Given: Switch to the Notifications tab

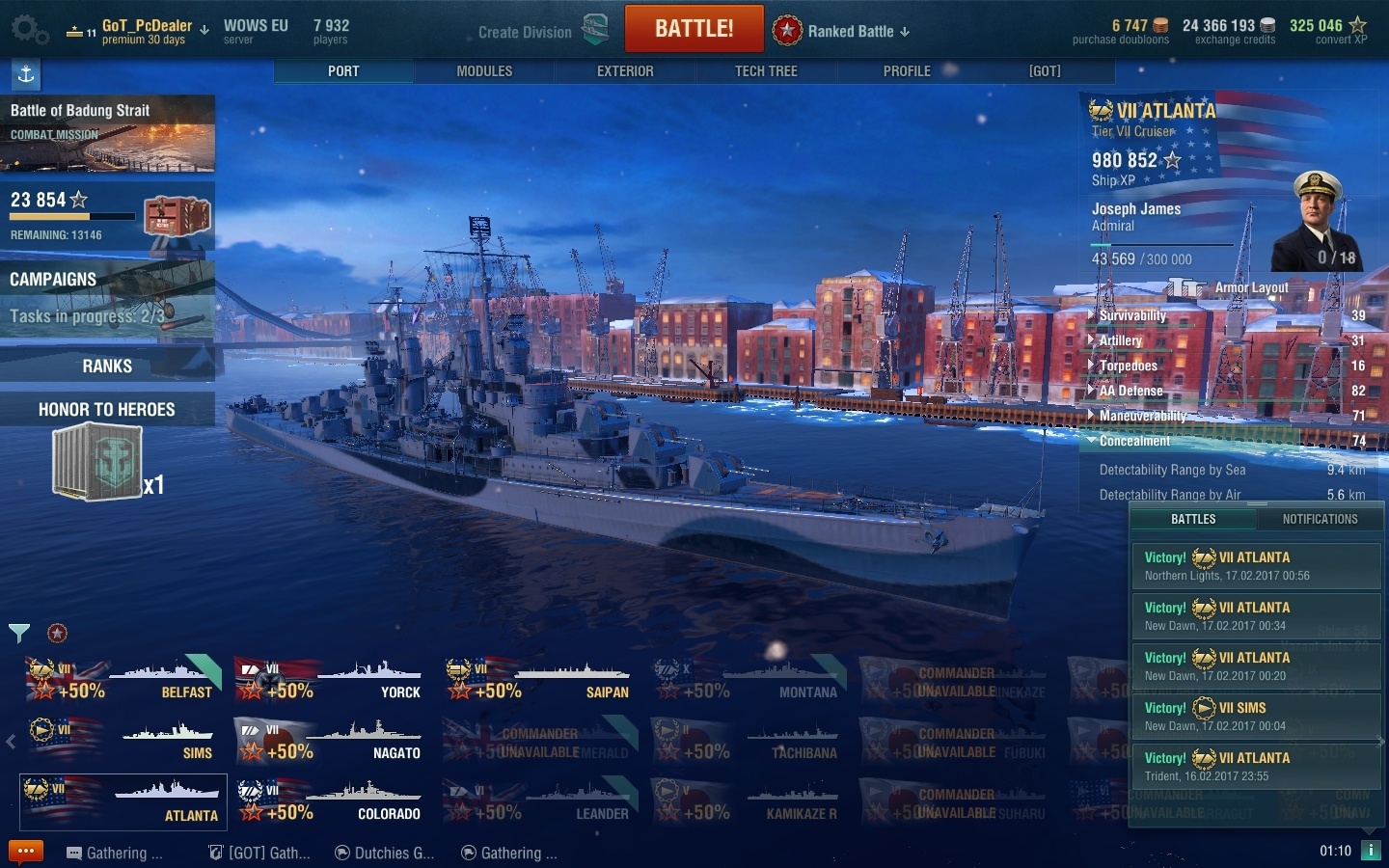Looking at the screenshot, I should (1320, 519).
